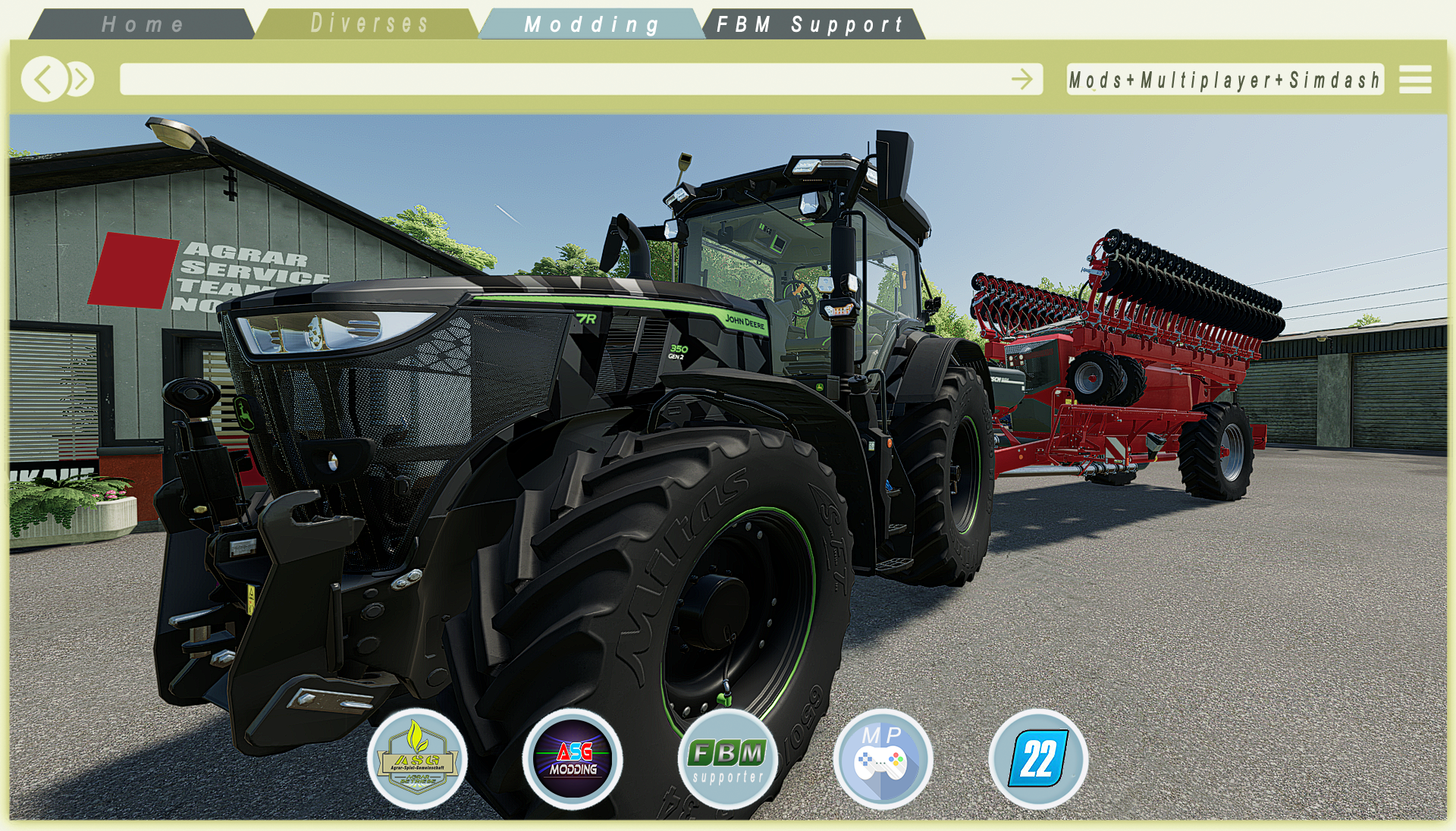This screenshot has height=831, width=1456.
Task: Open the FBM Support tab
Action: click(x=810, y=24)
